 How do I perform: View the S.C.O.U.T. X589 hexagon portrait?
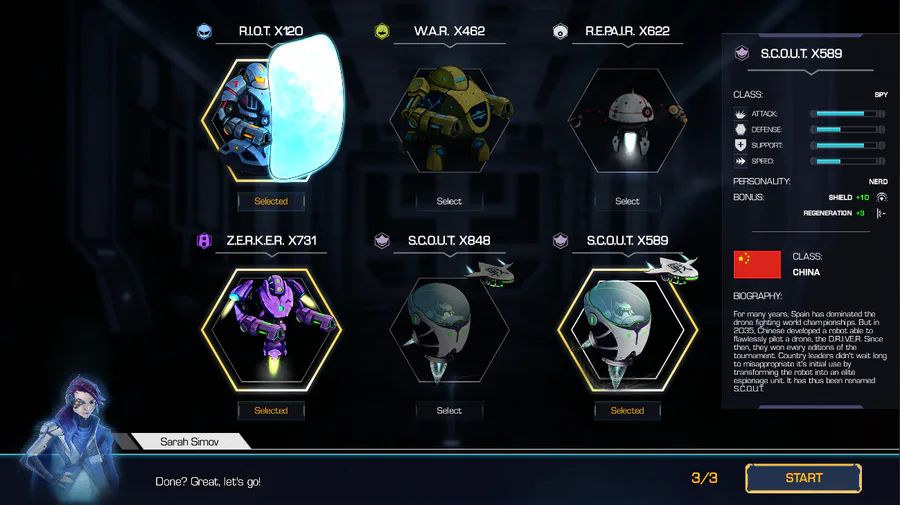click(627, 328)
